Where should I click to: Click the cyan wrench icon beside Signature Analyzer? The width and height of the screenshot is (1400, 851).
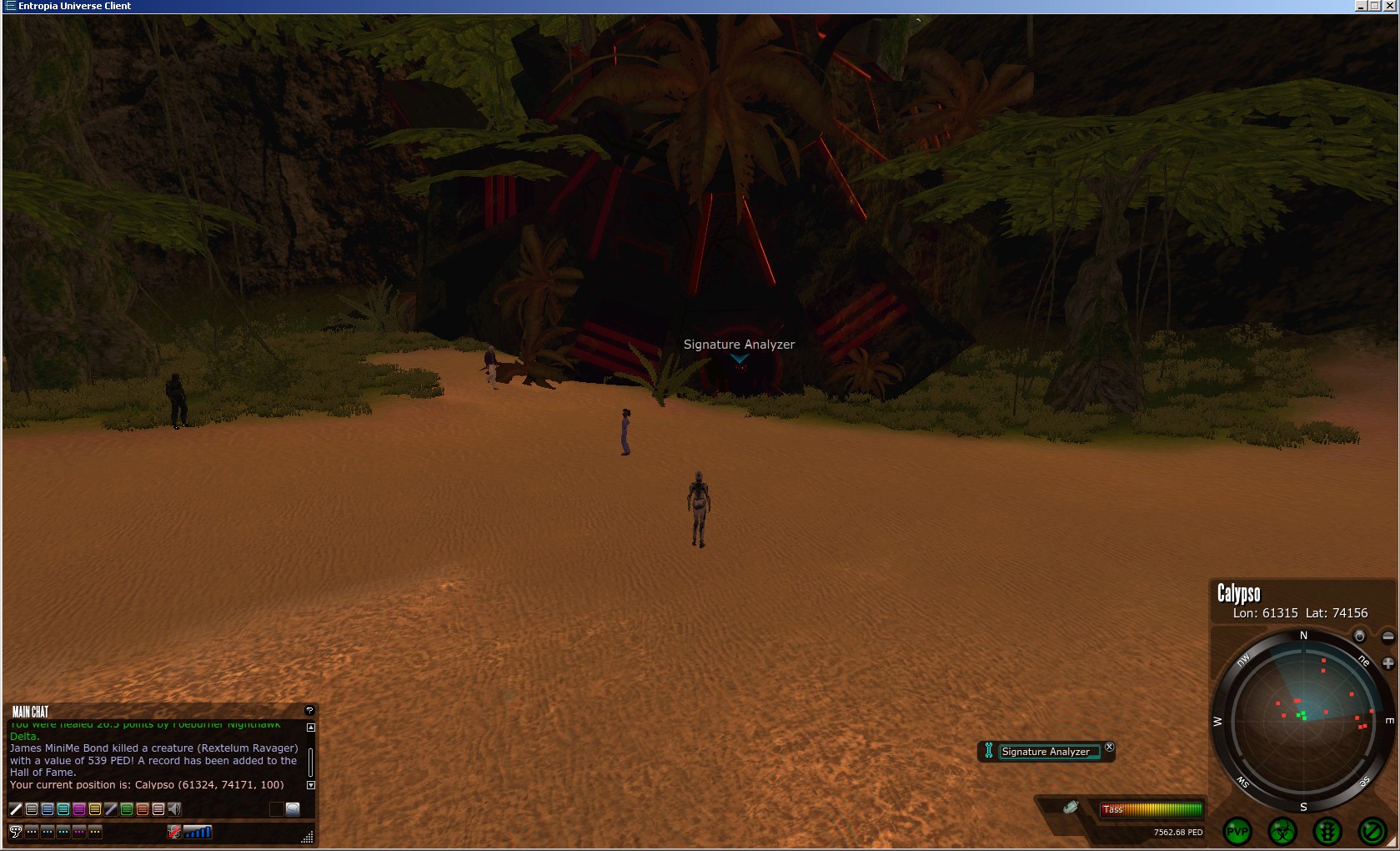pyautogui.click(x=988, y=751)
